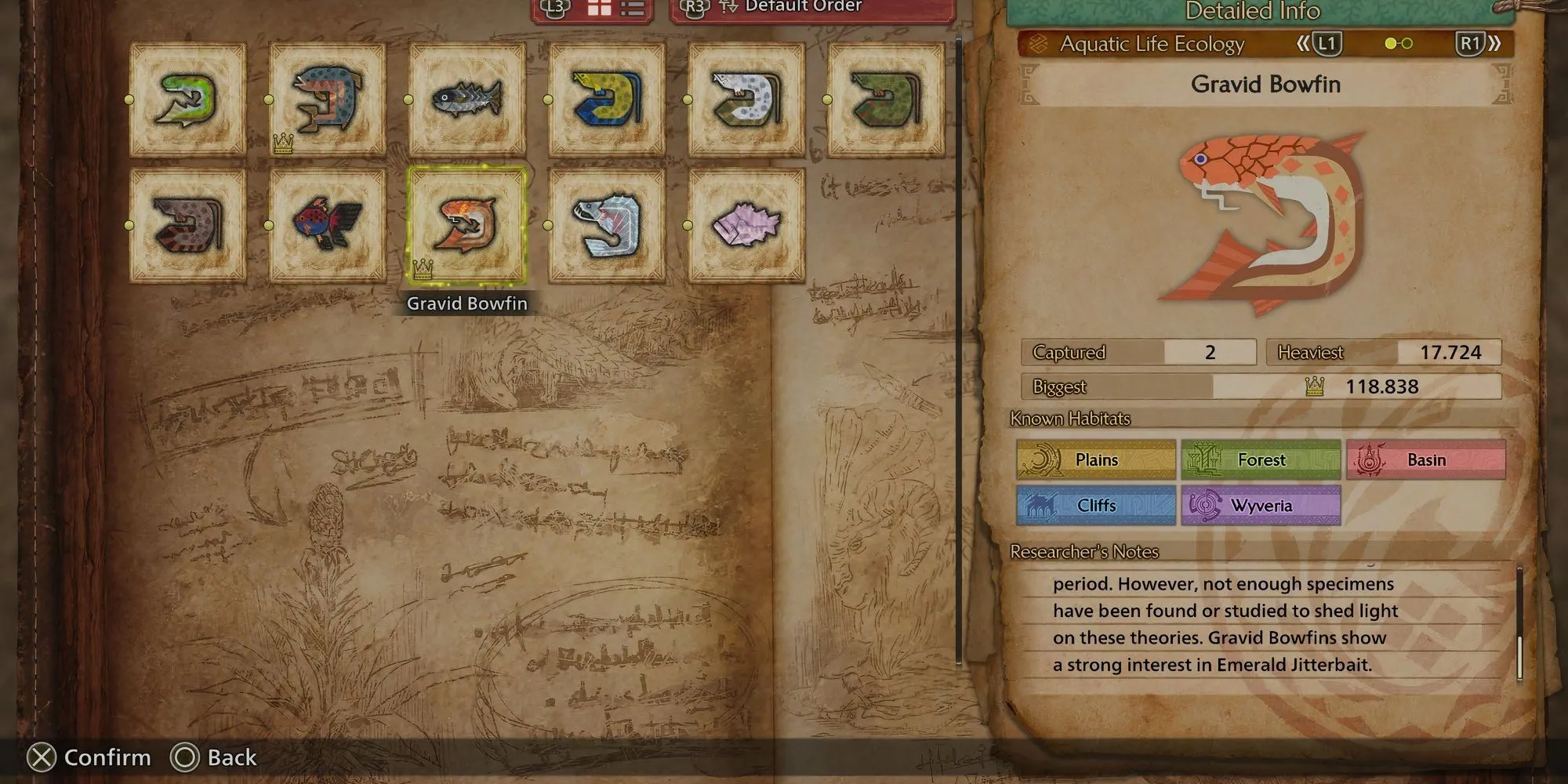Viewport: 1568px width, 784px height.
Task: Select the pink spiky fish tile
Action: (x=746, y=225)
